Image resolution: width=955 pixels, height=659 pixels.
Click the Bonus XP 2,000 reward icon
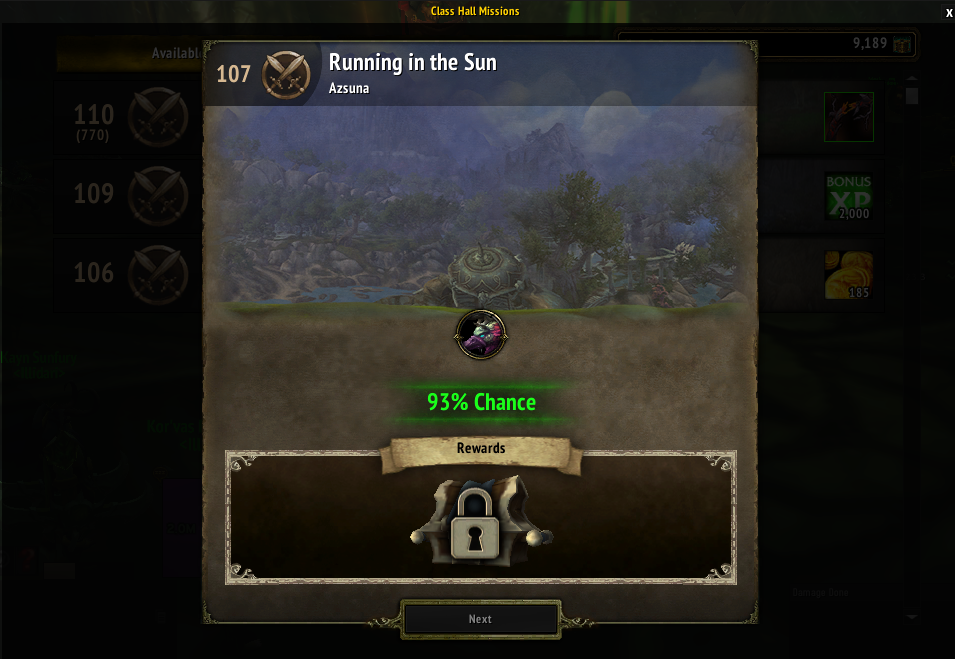click(849, 196)
